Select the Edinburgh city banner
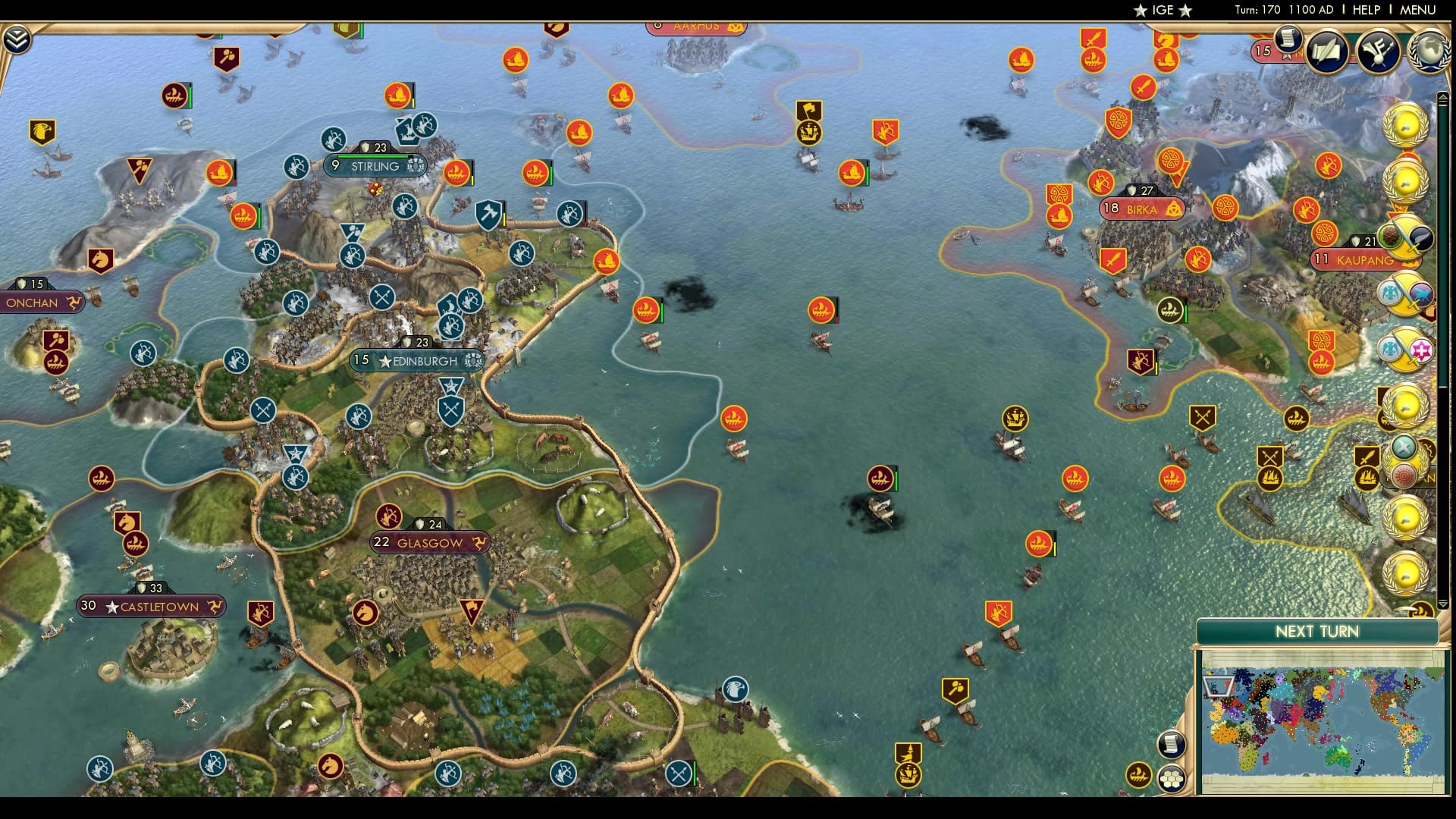This screenshot has height=819, width=1456. point(418,361)
